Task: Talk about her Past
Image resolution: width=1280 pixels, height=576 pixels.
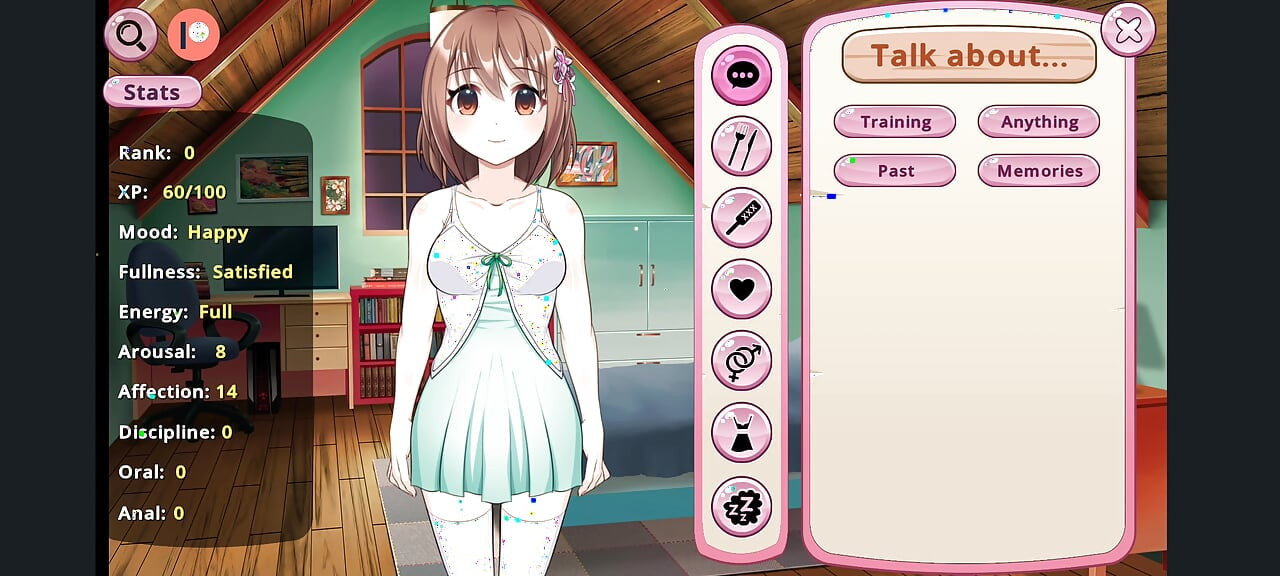Action: pos(895,171)
